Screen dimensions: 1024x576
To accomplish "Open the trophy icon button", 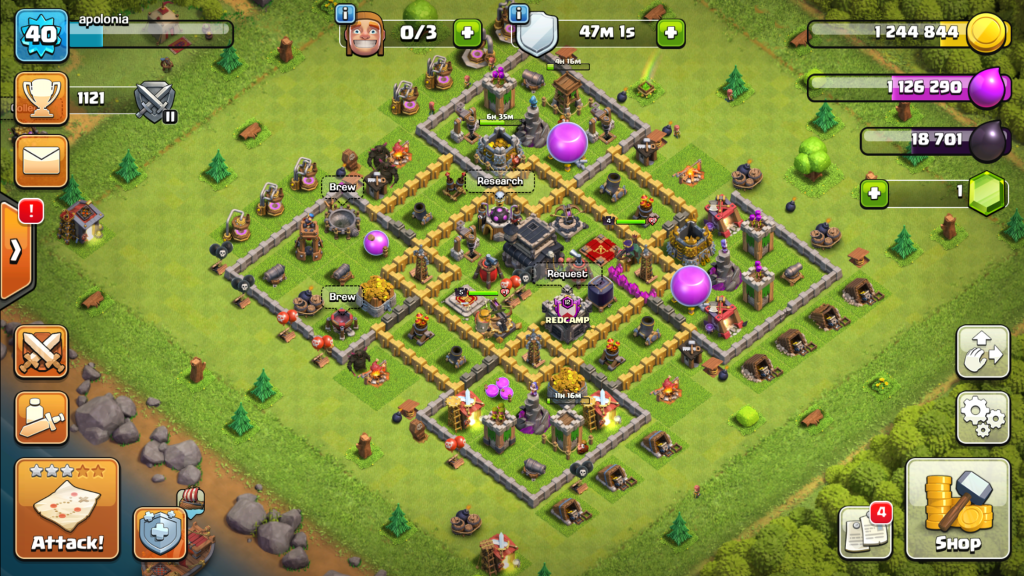I will [x=41, y=98].
